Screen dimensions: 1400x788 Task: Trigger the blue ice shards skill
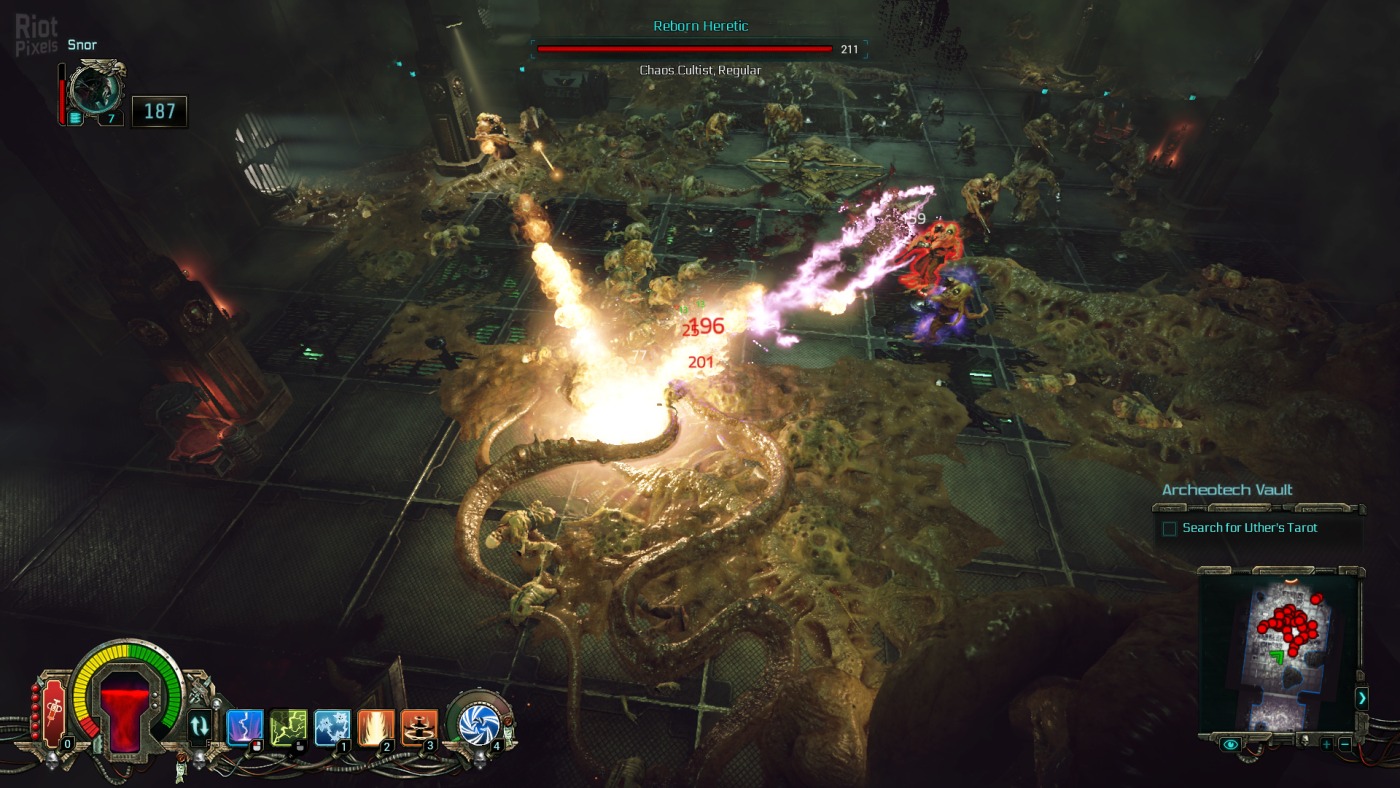click(332, 727)
